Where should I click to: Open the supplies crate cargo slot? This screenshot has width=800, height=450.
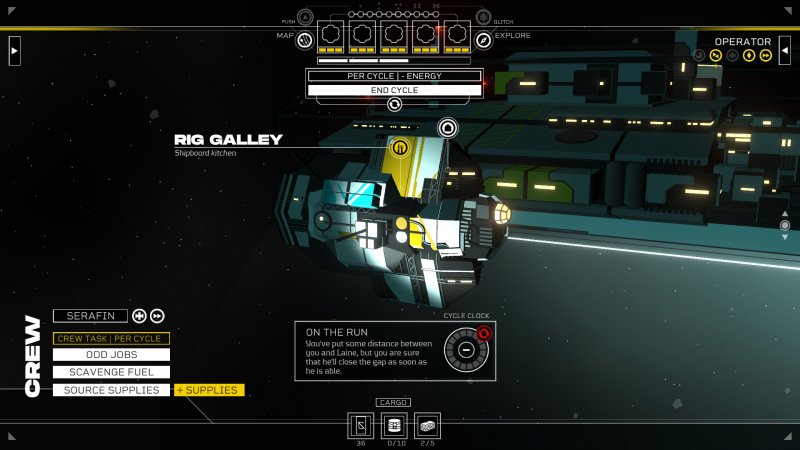pyautogui.click(x=428, y=425)
